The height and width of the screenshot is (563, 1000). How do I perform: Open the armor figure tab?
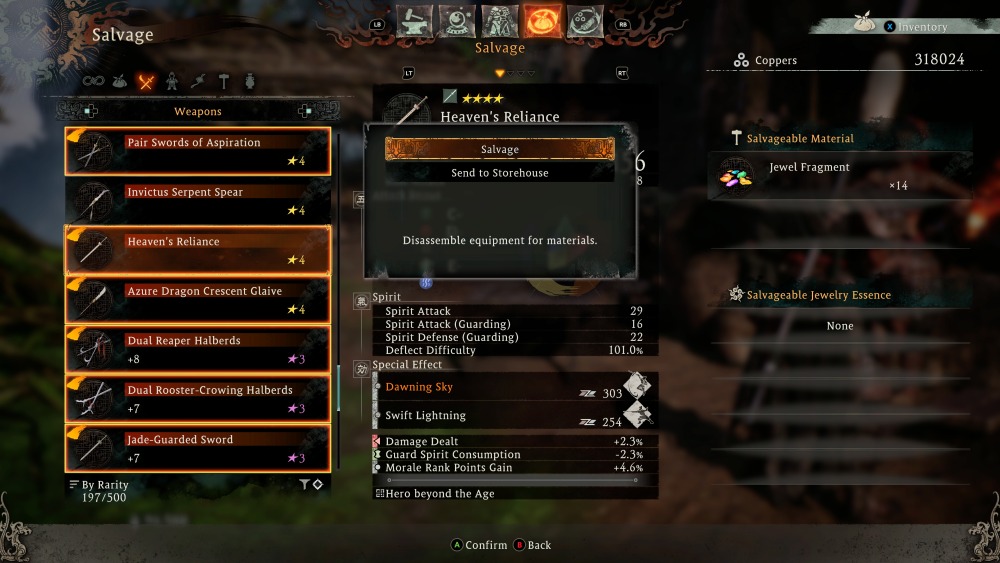[x=500, y=20]
